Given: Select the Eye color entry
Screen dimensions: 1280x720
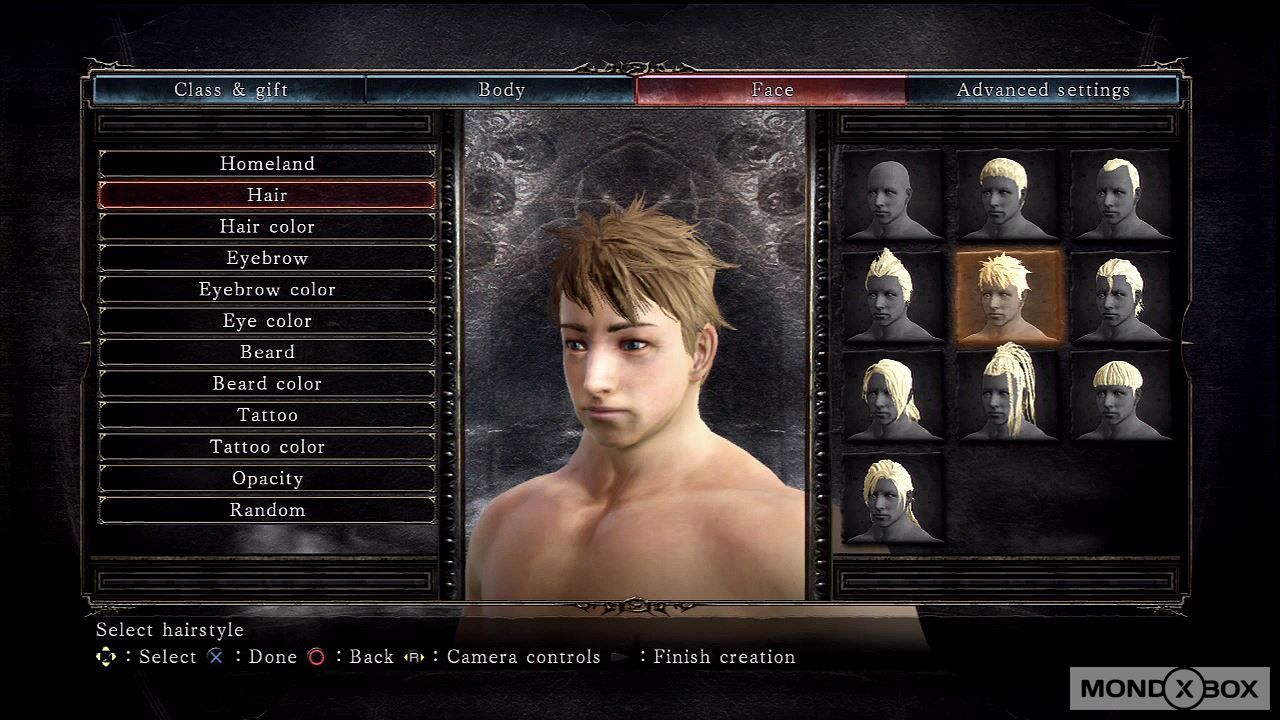Looking at the screenshot, I should pos(267,321).
